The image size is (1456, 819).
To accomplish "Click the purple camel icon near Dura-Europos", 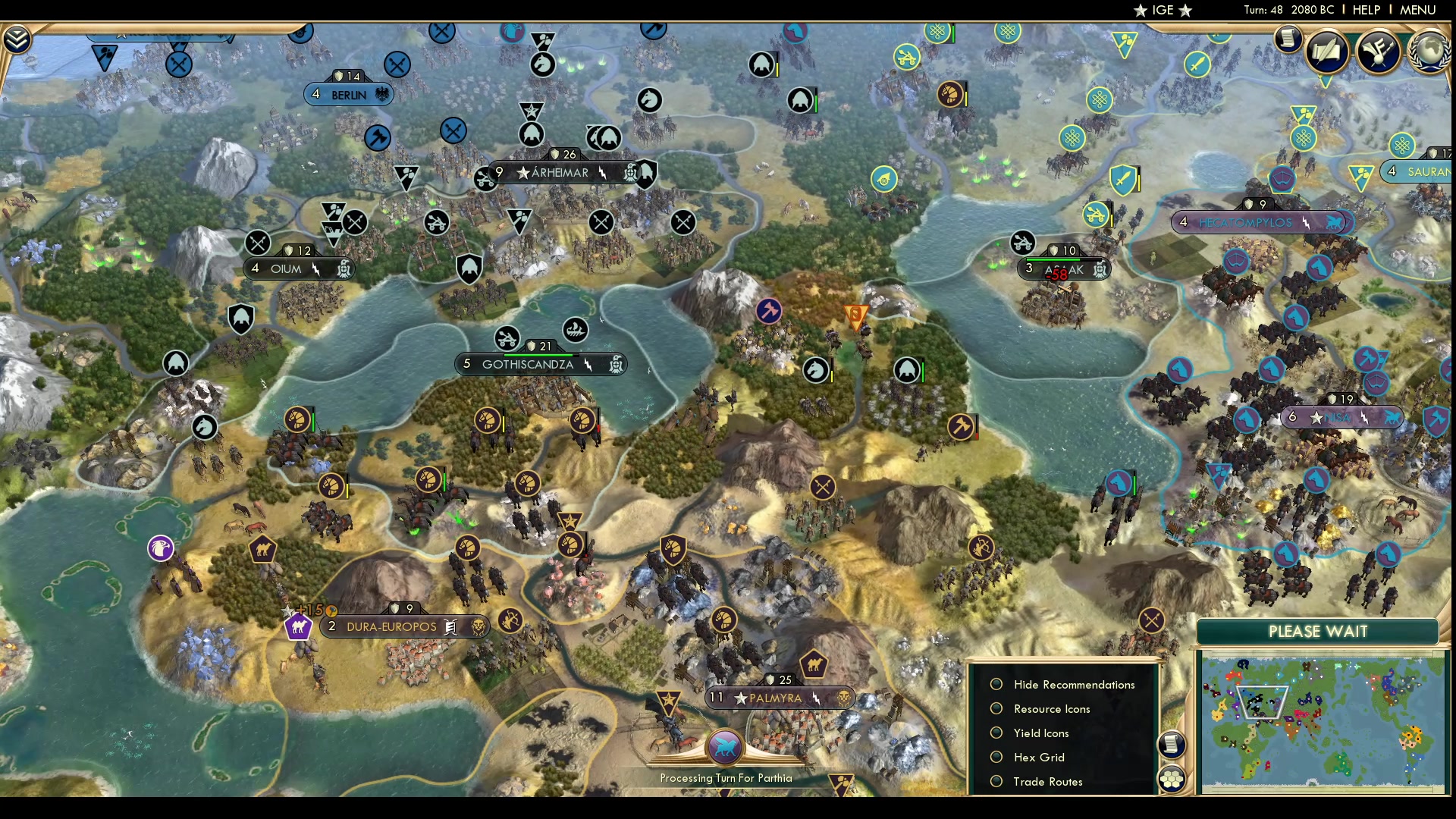I will pos(298,626).
